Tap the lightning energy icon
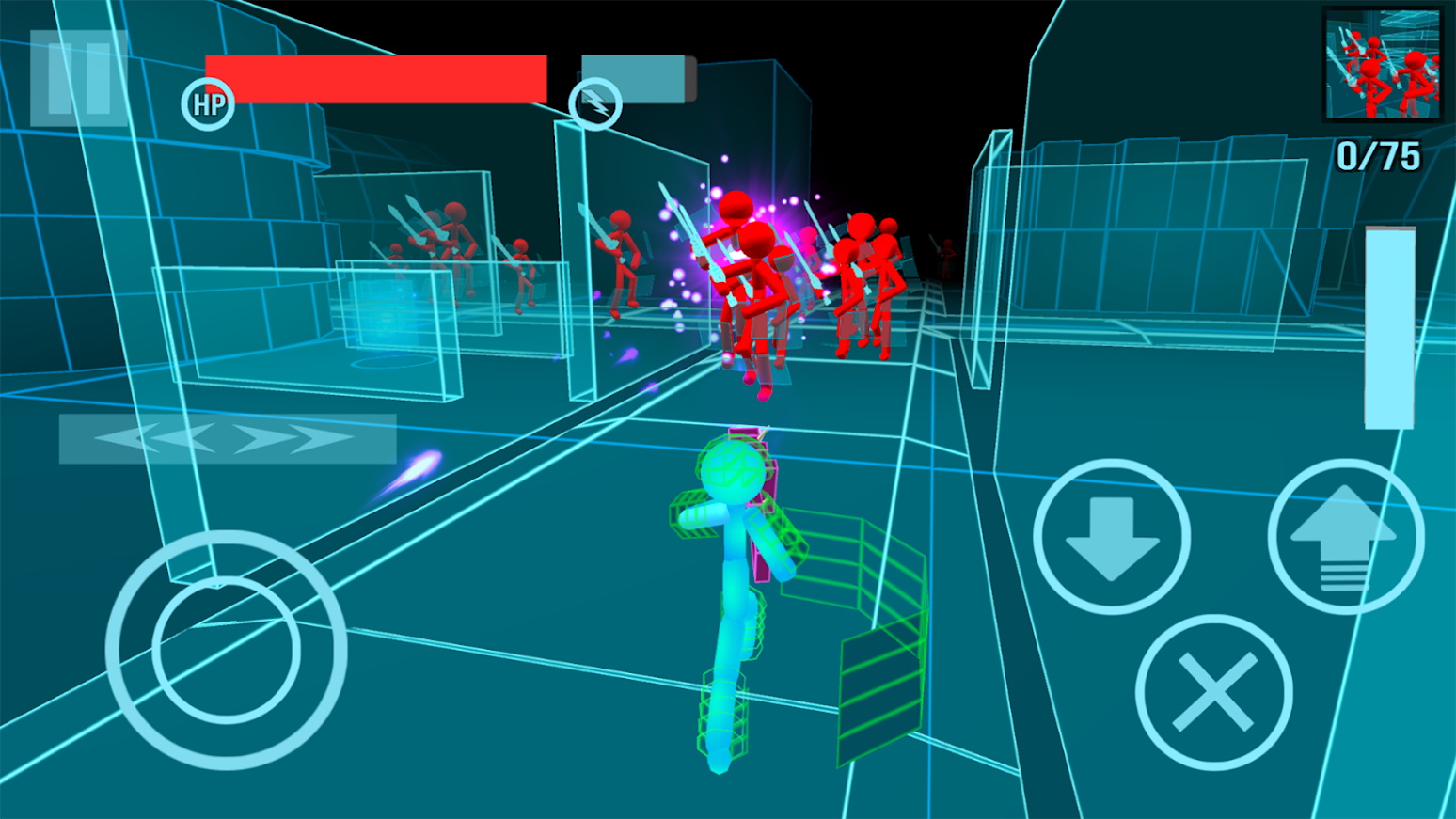Image resolution: width=1456 pixels, height=819 pixels. click(x=595, y=103)
